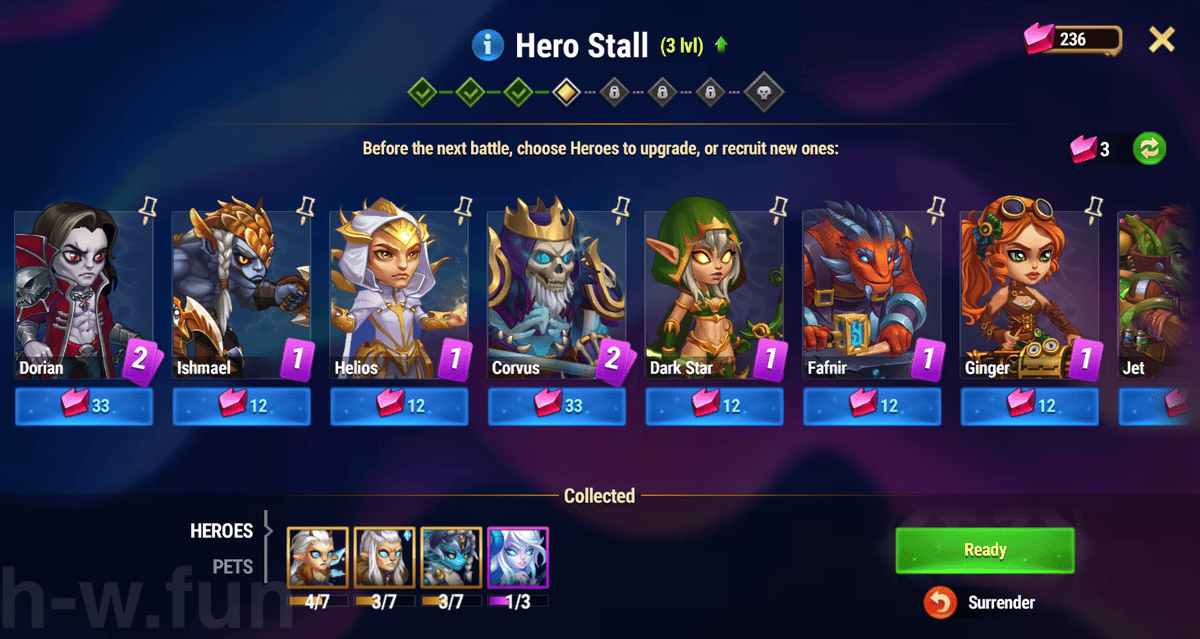
Task: Buy Ishmael for 12 tickets
Action: [x=242, y=406]
